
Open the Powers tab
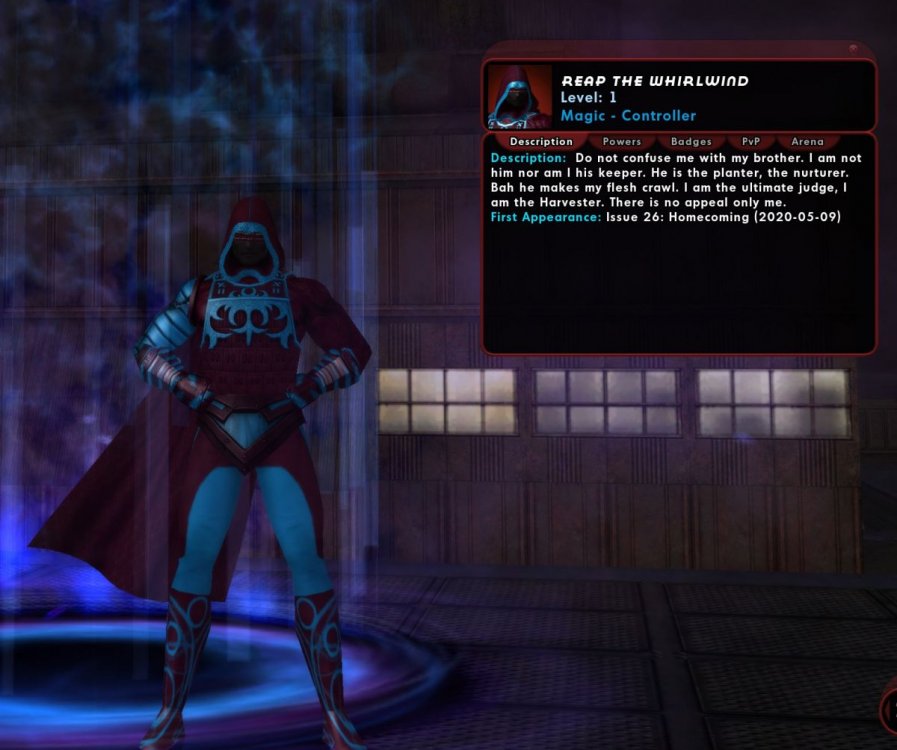point(622,142)
